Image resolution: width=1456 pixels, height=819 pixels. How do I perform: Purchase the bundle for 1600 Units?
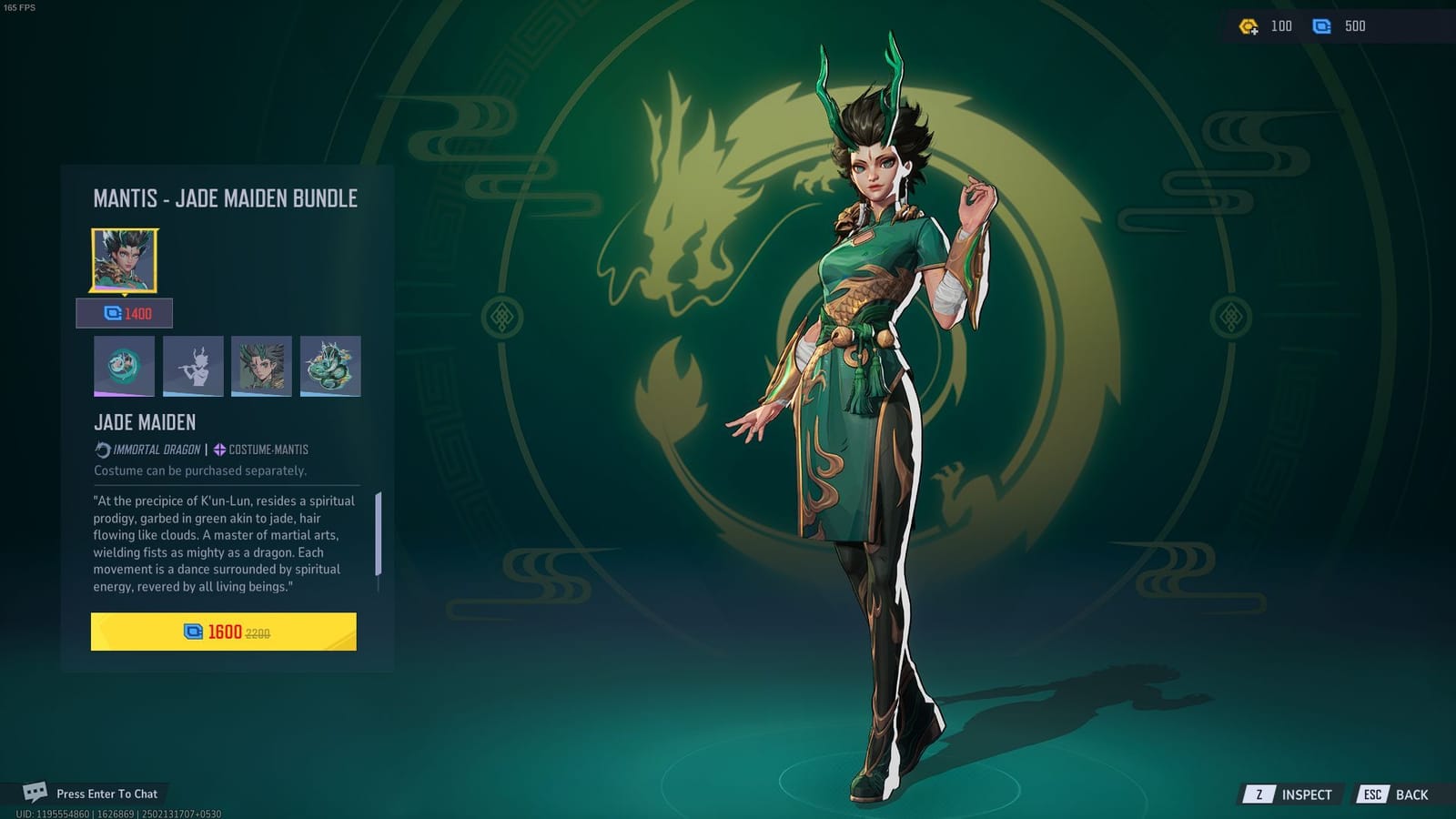pos(223,632)
